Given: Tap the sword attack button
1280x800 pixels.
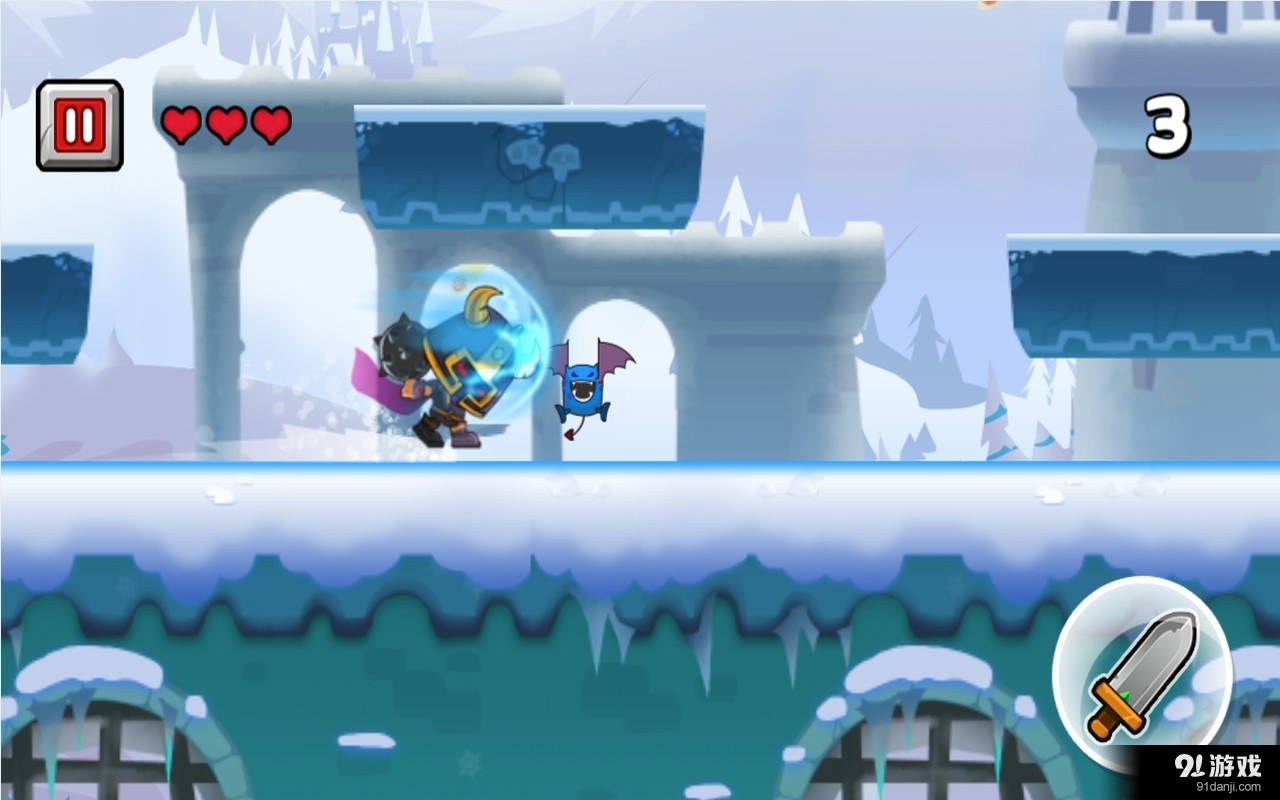Looking at the screenshot, I should click(x=1142, y=666).
